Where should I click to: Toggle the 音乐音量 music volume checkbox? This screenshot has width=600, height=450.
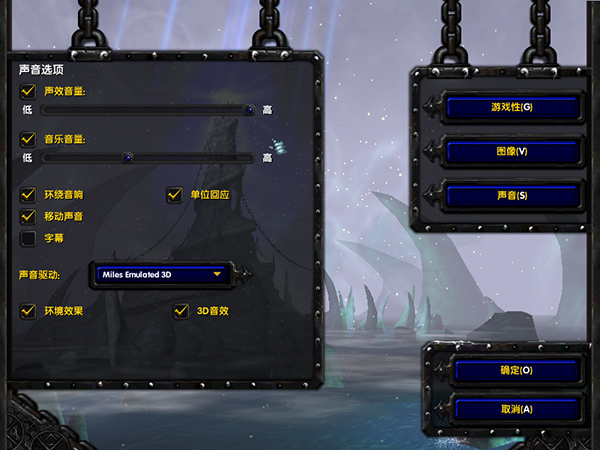point(28,140)
